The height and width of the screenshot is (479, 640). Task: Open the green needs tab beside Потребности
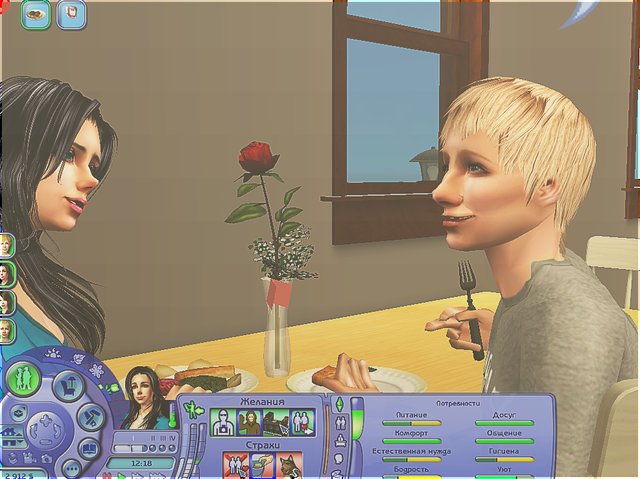pos(339,406)
